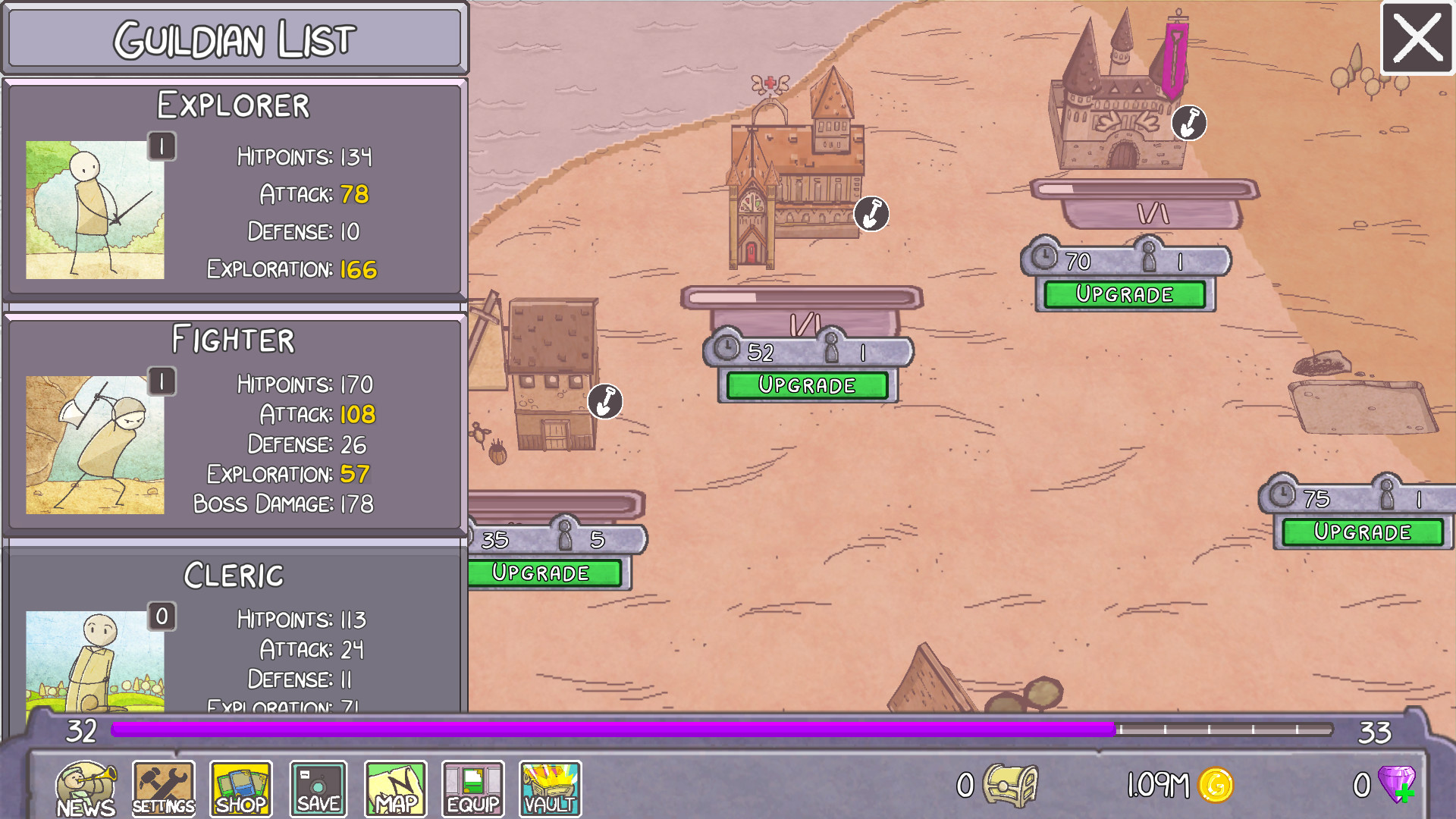Open the Map screen
The image size is (1456, 819).
[395, 787]
